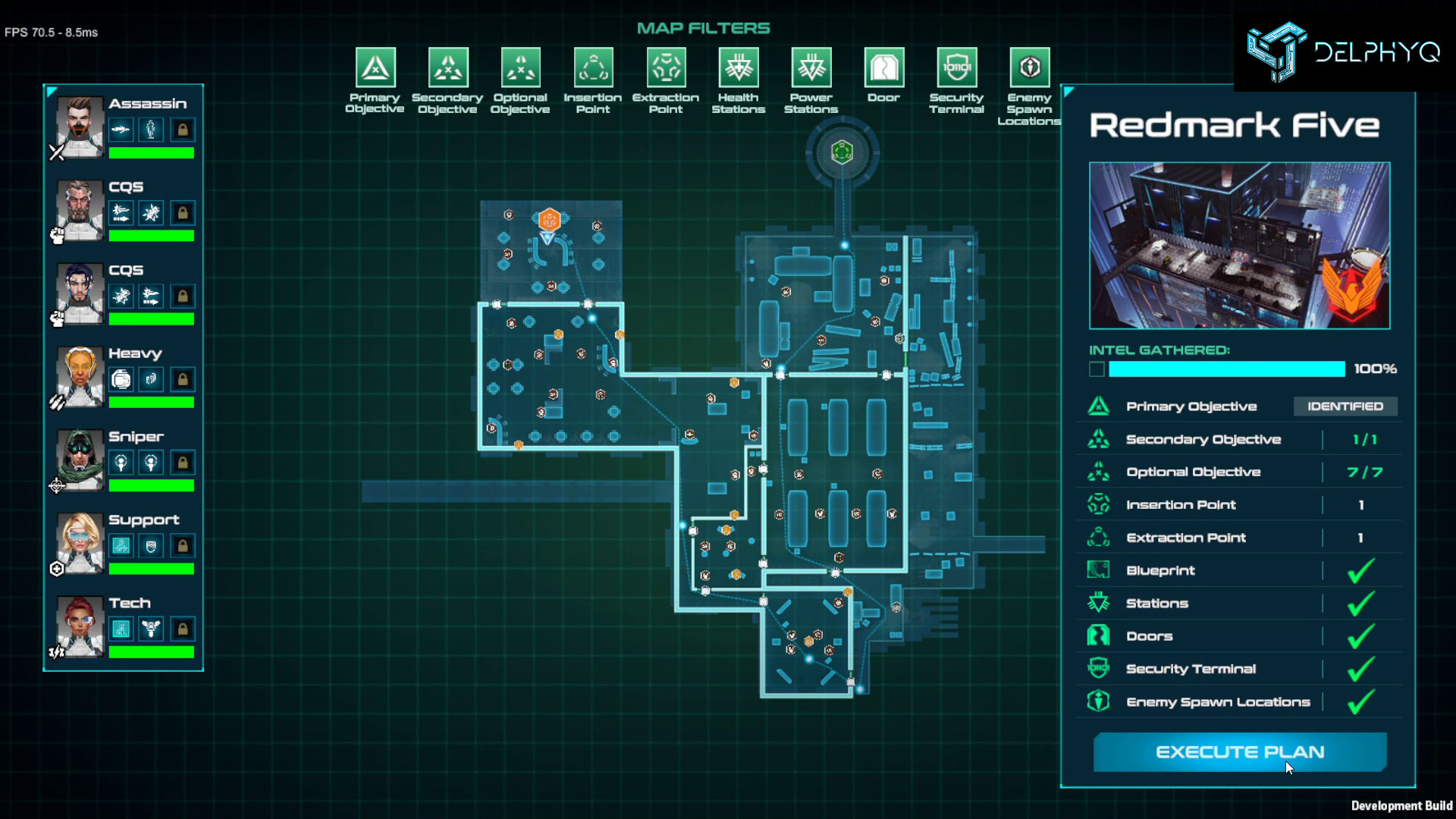
Task: Open the Tech's locked ability slot
Action: 181,629
